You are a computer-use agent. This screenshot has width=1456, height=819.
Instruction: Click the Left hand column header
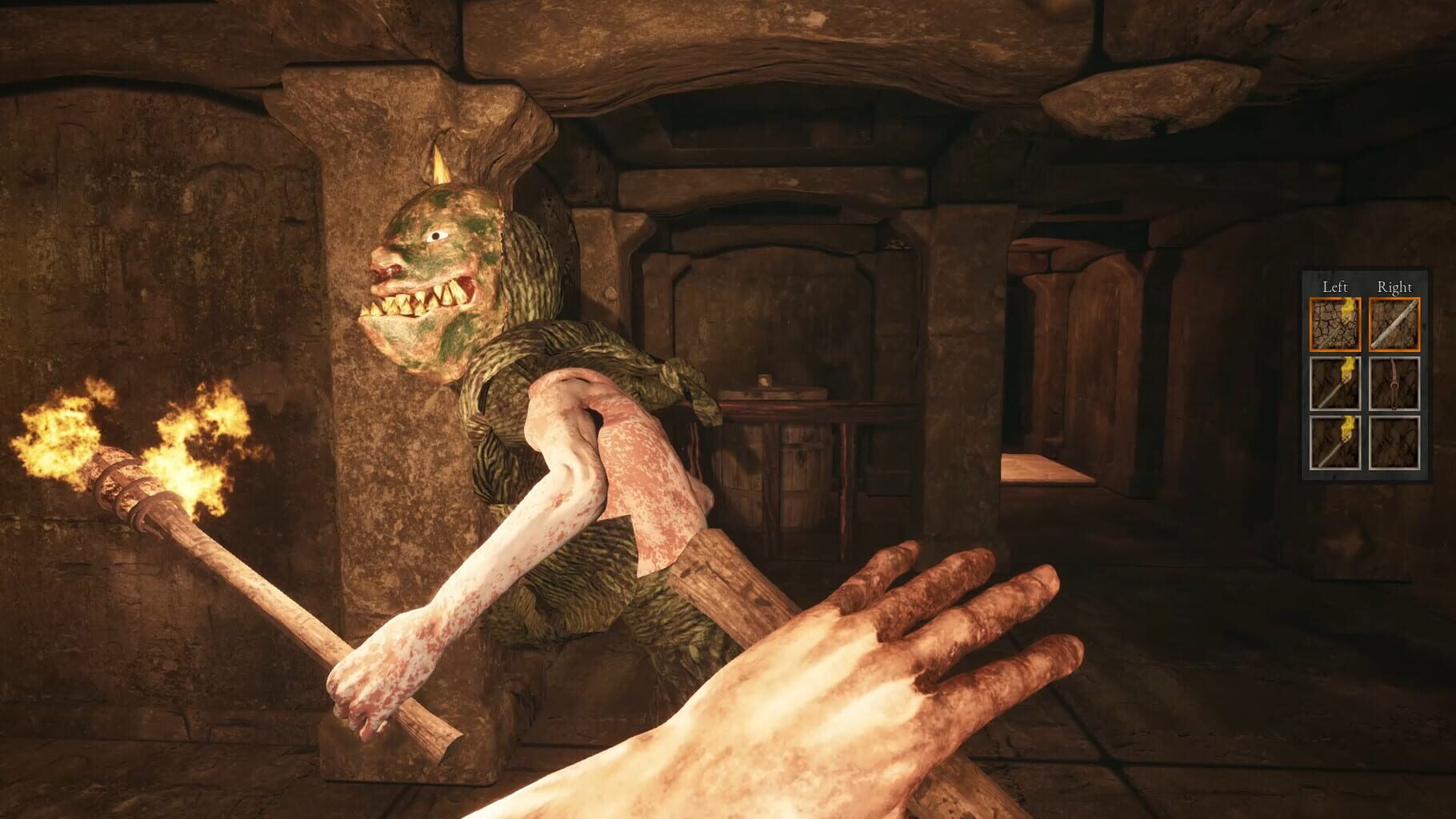click(x=1334, y=286)
